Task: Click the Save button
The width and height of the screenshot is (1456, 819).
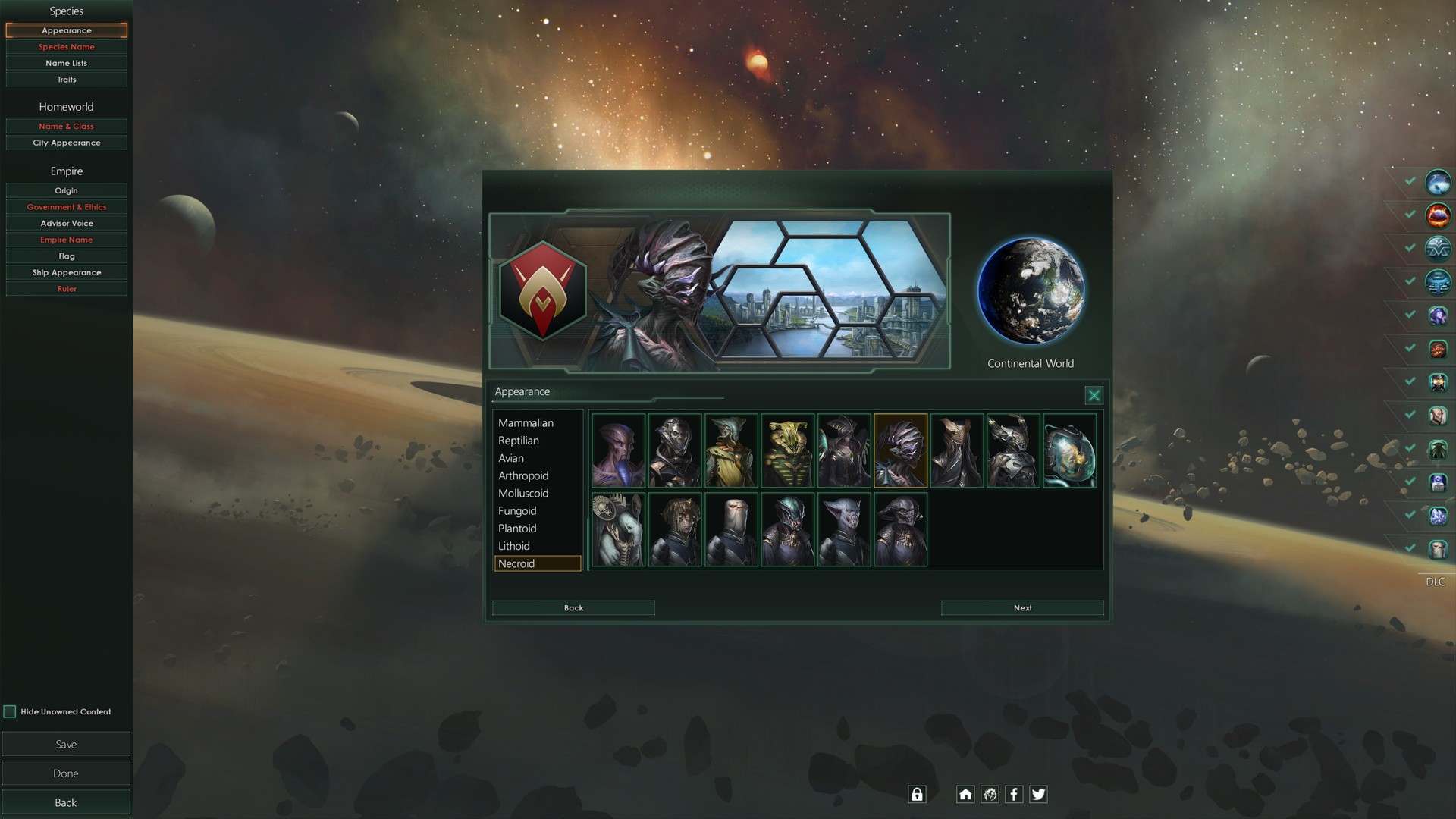Action: 67,744
